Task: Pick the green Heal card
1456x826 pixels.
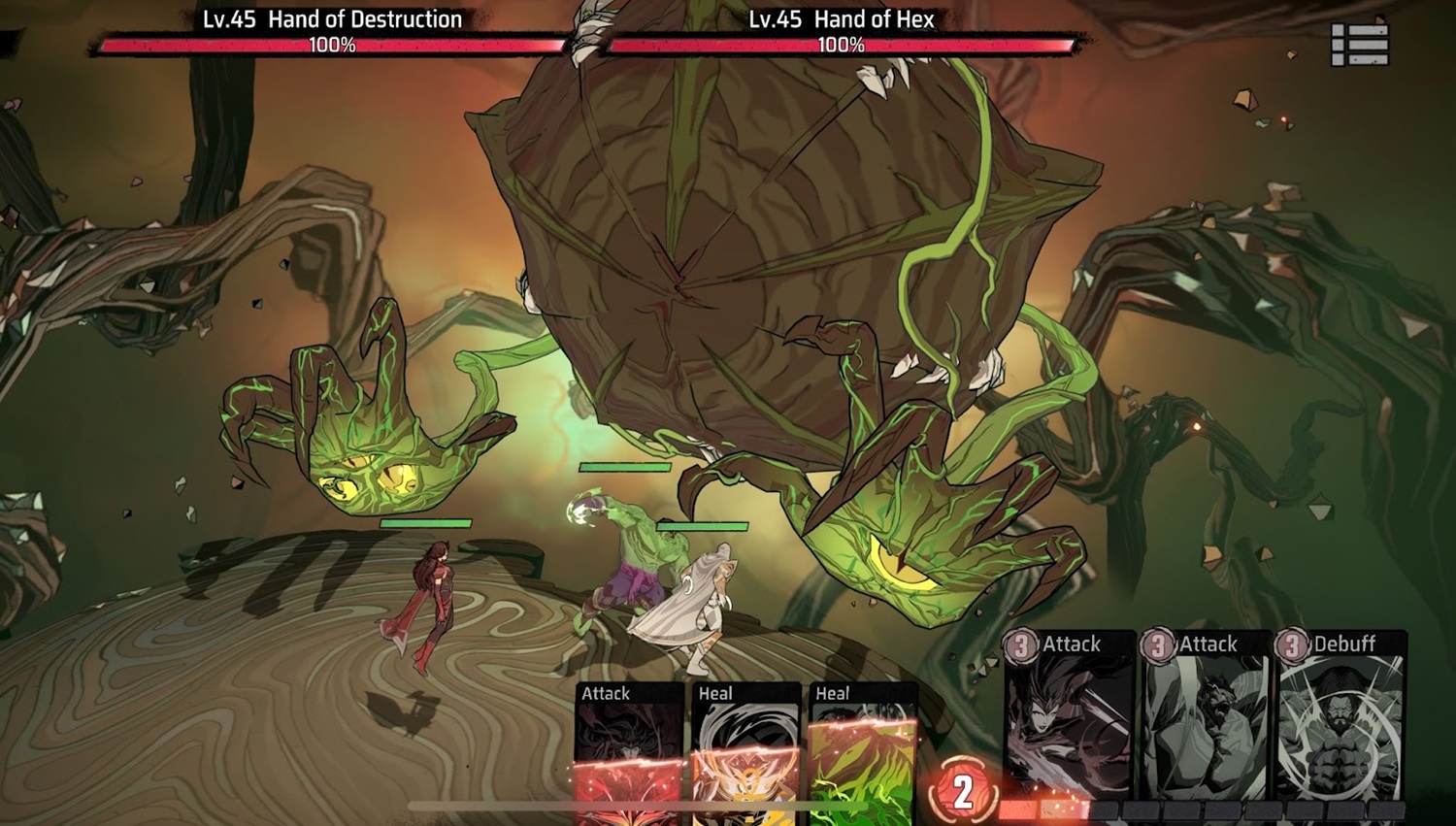Action: click(x=862, y=753)
